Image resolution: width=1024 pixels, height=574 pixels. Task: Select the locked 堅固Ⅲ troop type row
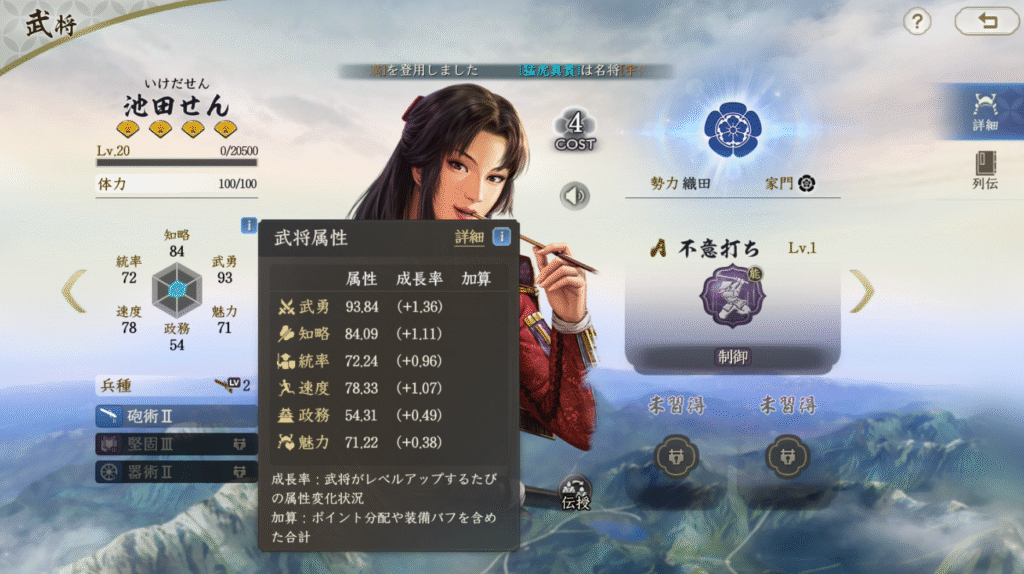[x=175, y=443]
